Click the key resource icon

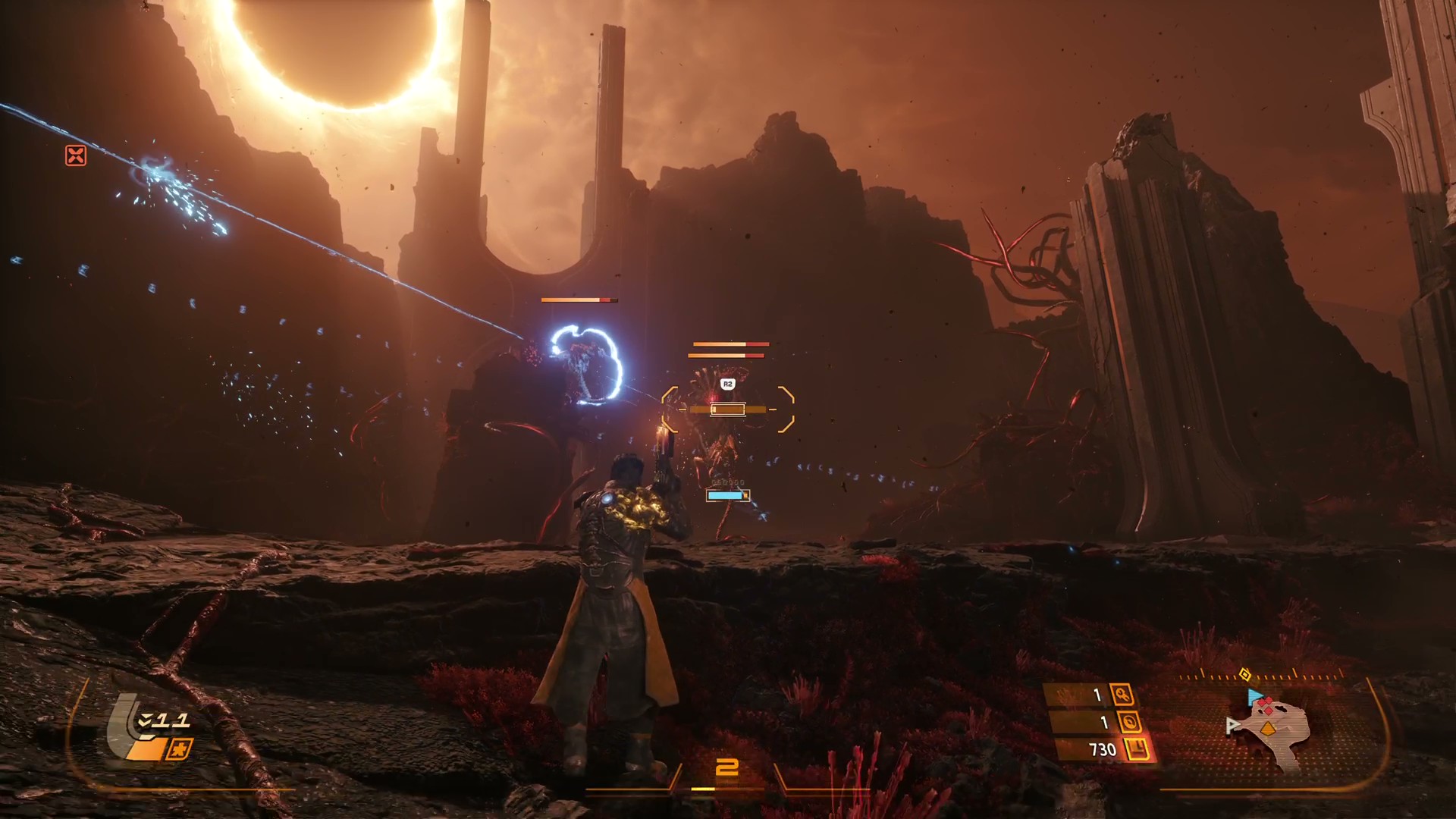(1122, 694)
